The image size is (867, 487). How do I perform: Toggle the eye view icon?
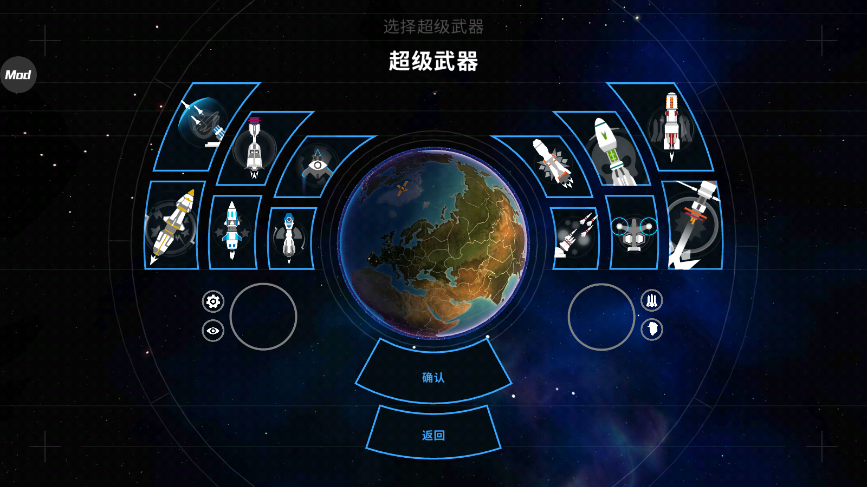pos(213,330)
